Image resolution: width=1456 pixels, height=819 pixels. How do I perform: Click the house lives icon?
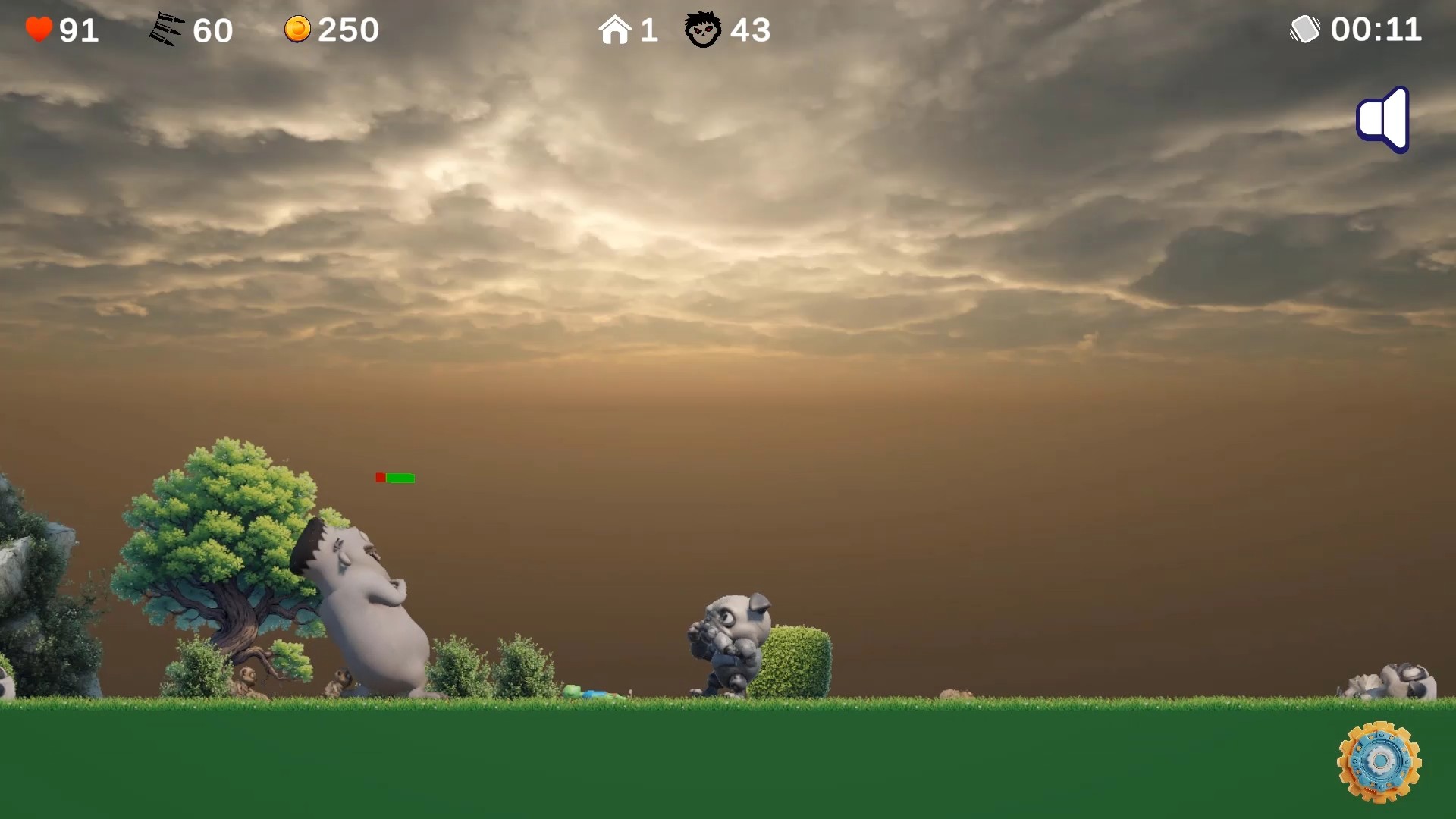(616, 29)
